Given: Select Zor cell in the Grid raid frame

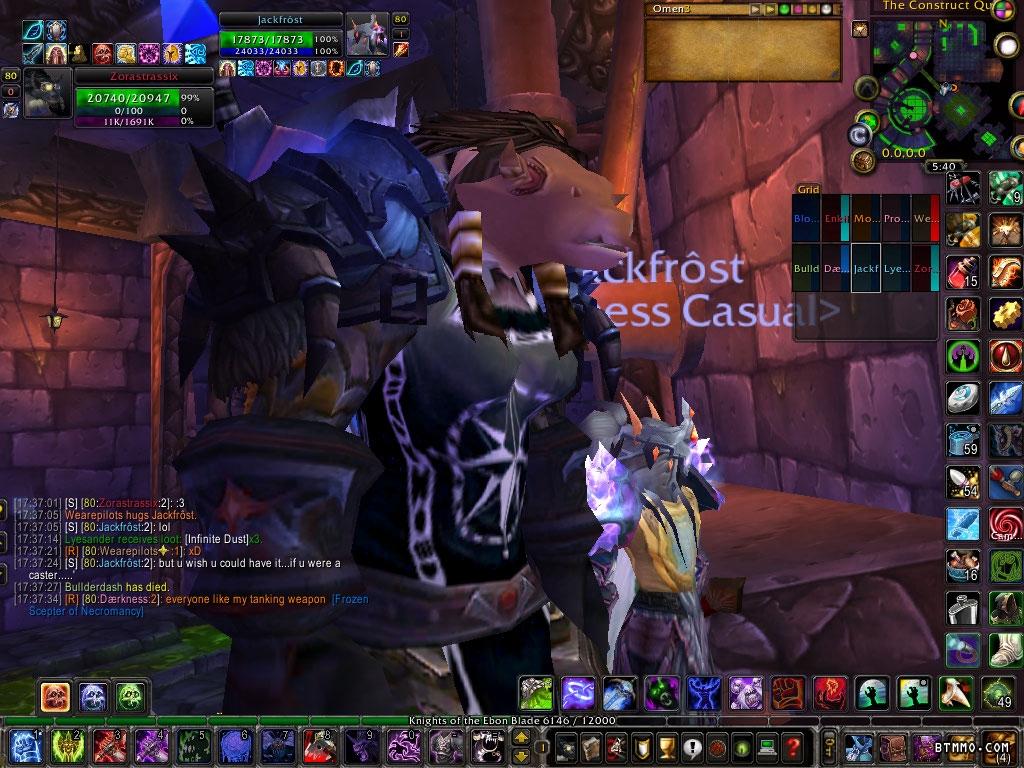Looking at the screenshot, I should pyautogui.click(x=925, y=269).
